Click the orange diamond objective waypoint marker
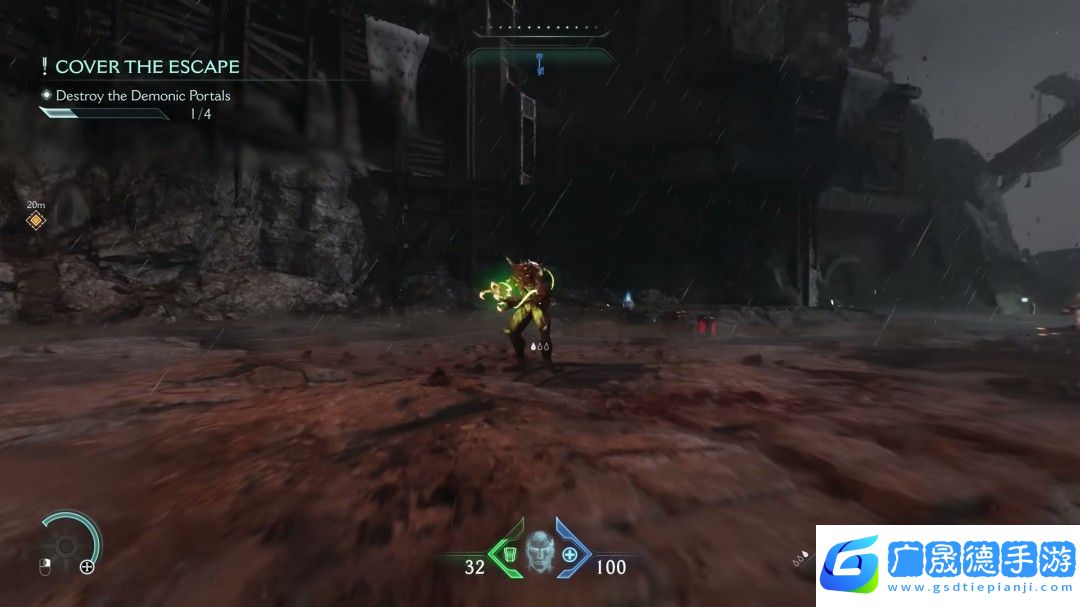The width and height of the screenshot is (1080, 607). pyautogui.click(x=36, y=220)
